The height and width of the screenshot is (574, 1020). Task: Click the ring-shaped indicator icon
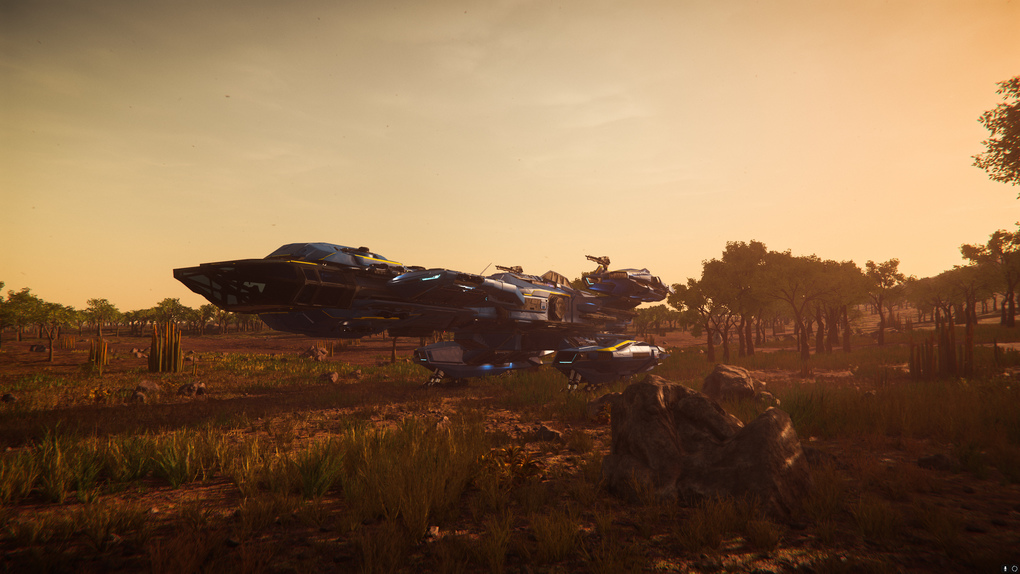coord(1013,568)
